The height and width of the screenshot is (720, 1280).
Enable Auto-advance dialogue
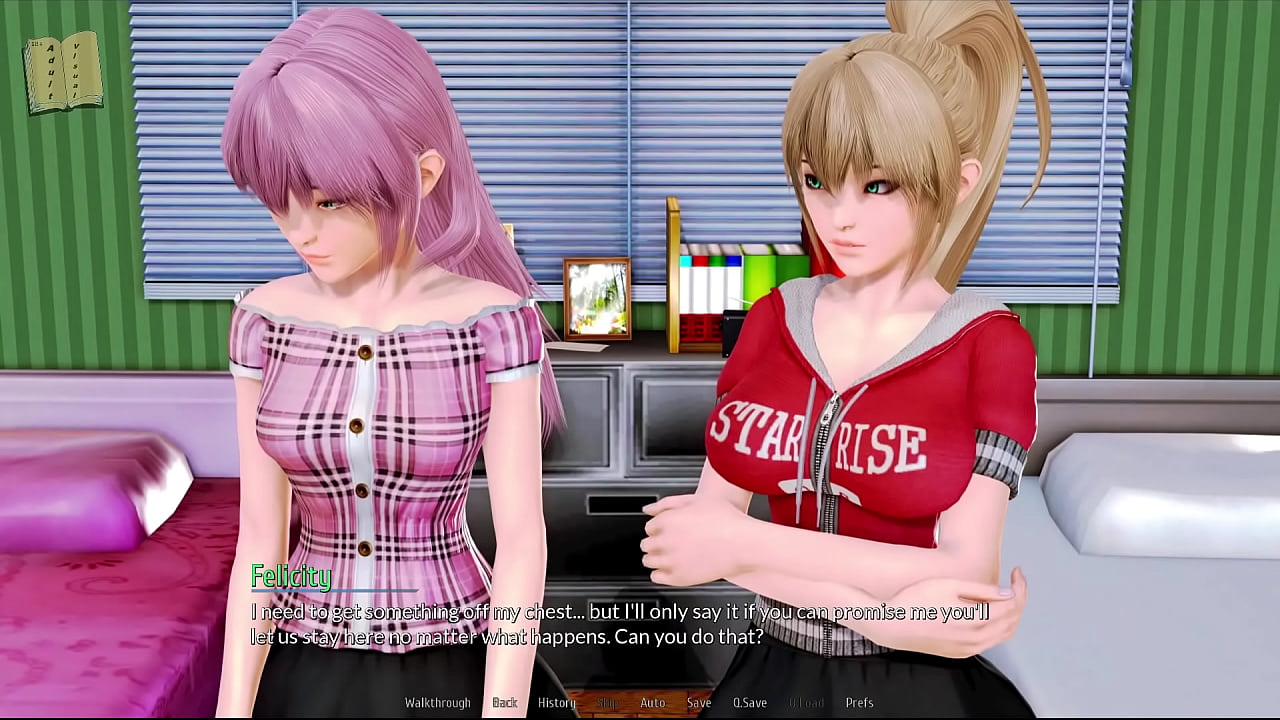[x=652, y=703]
